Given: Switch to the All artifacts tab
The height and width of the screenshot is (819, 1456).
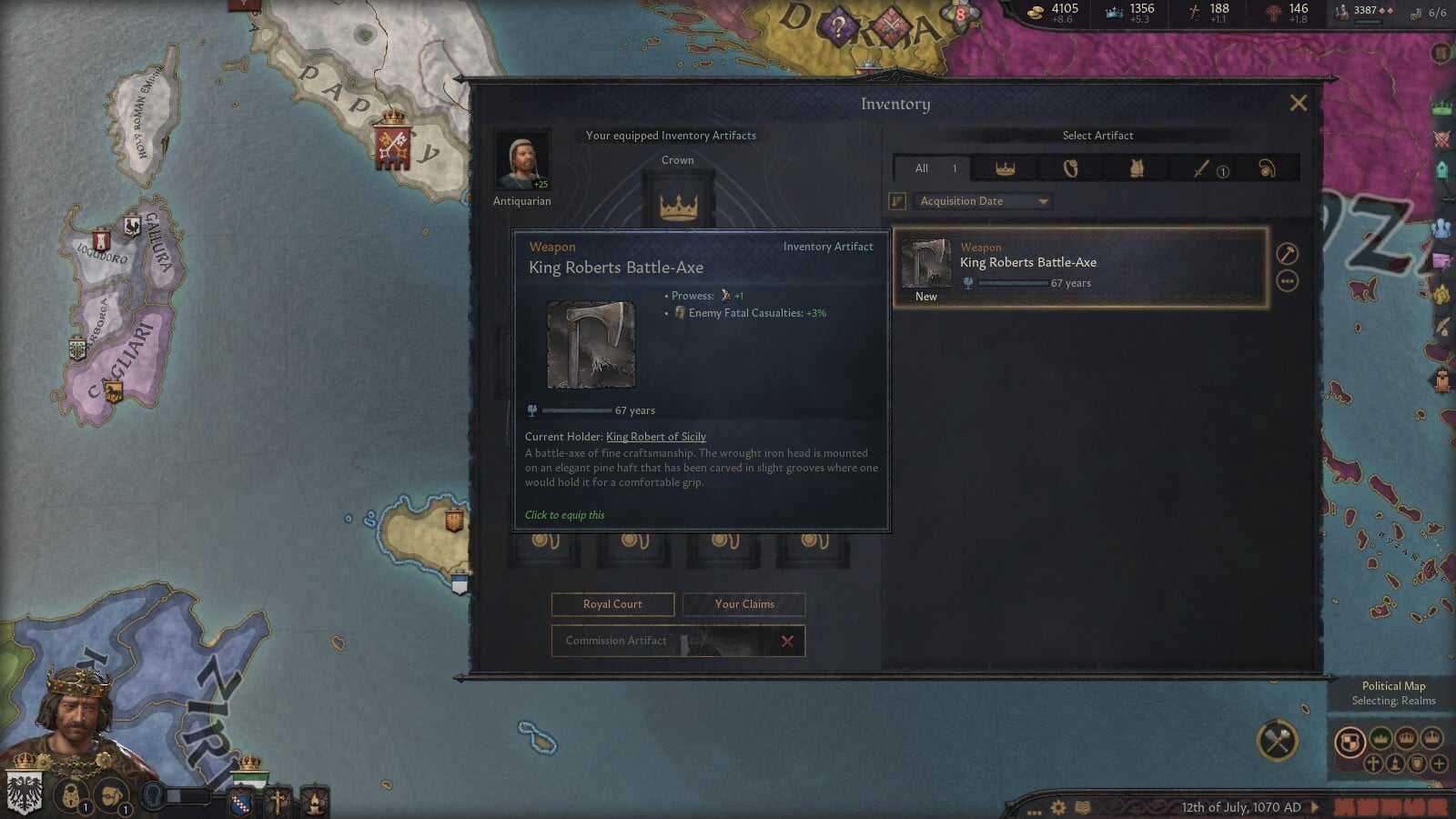Looking at the screenshot, I should (930, 168).
